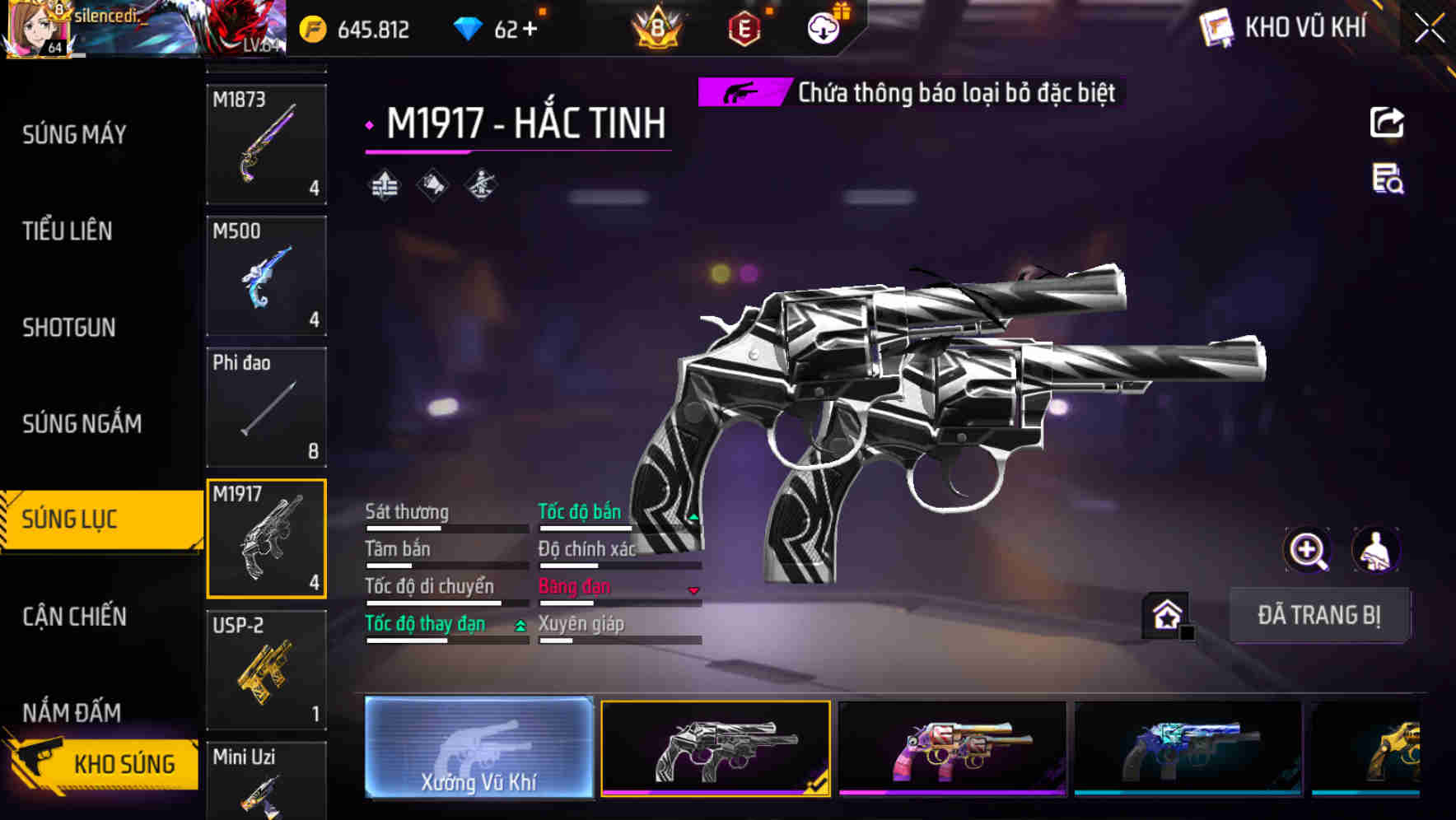Switch to the Súng Máy category
Screen dimensions: 1456x820
pos(74,135)
